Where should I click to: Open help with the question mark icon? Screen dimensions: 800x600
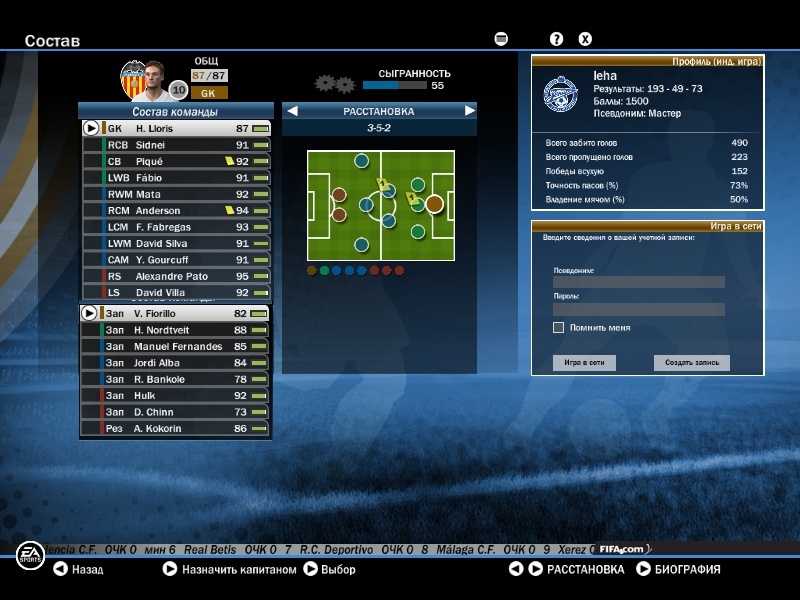(x=557, y=39)
